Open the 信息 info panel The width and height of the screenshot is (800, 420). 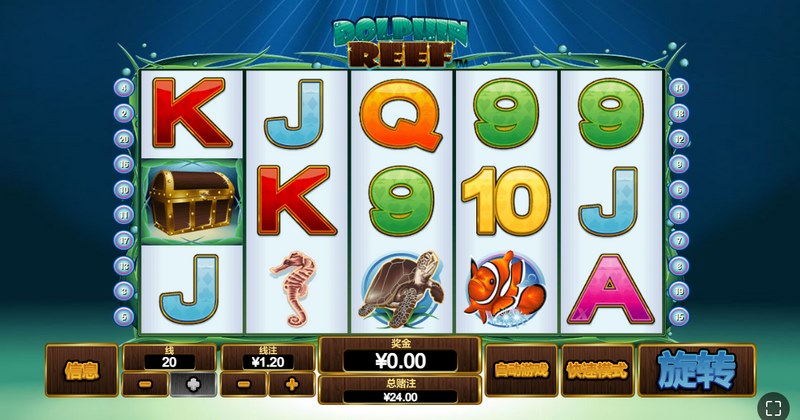click(x=80, y=371)
